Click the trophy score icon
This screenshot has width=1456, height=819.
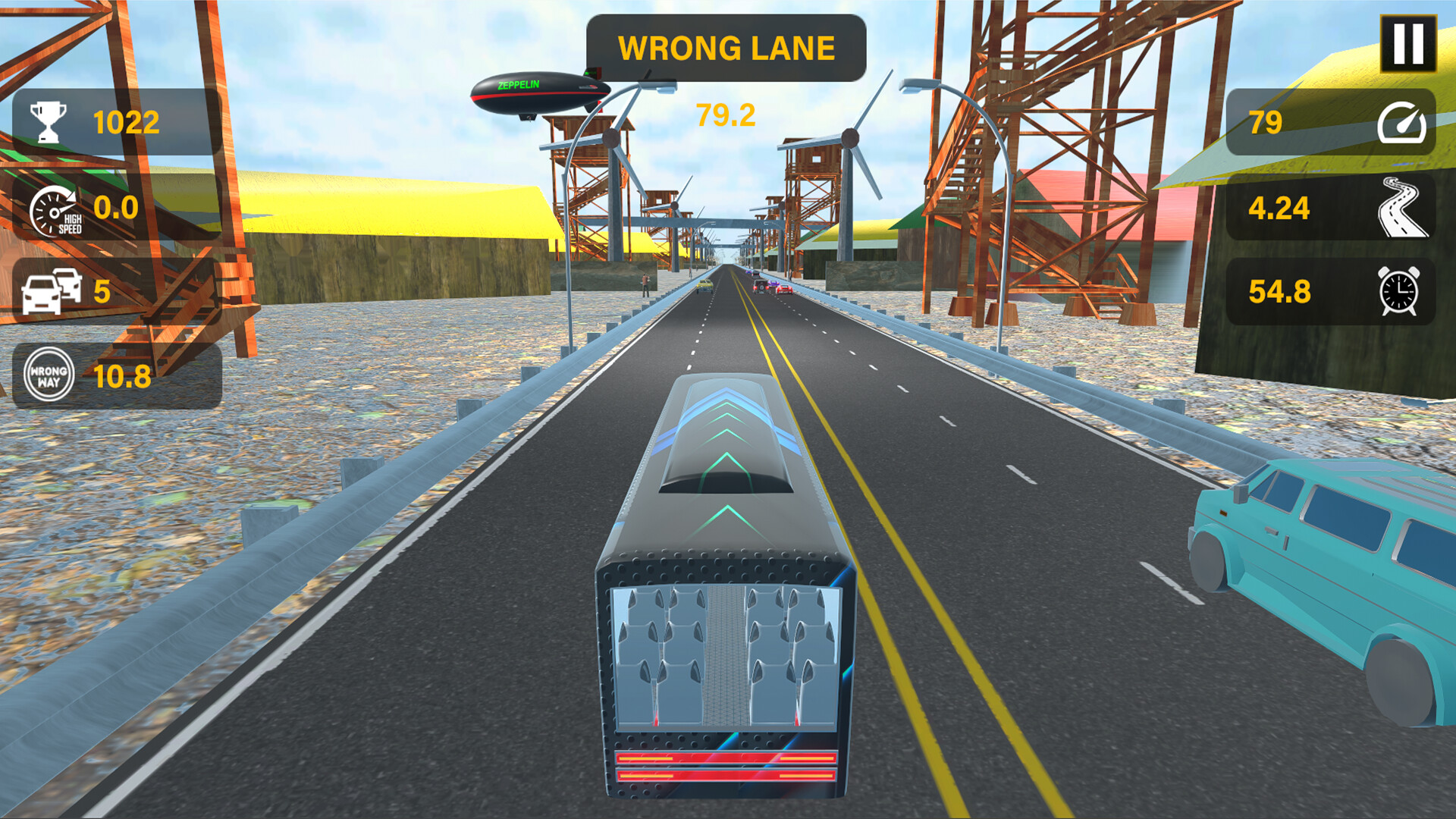tap(47, 120)
